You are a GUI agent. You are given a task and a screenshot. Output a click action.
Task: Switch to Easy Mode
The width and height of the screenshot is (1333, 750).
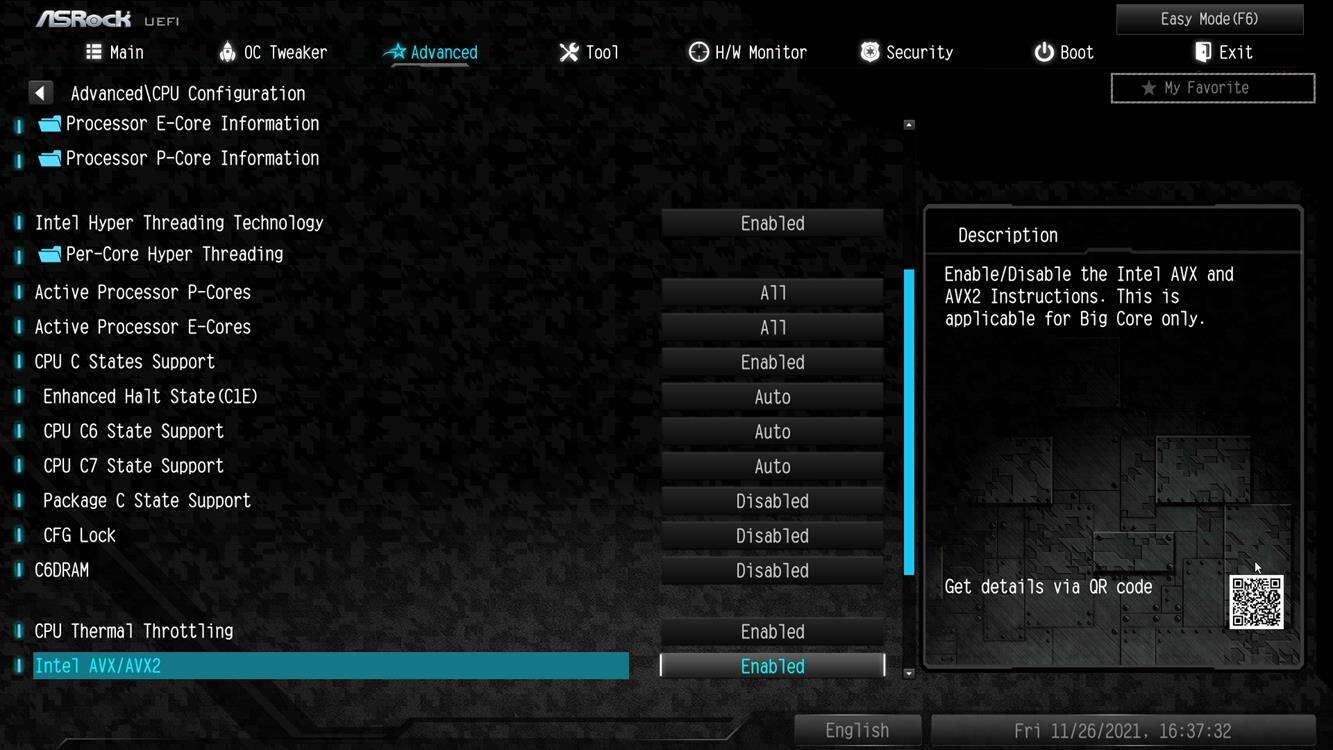1208,18
